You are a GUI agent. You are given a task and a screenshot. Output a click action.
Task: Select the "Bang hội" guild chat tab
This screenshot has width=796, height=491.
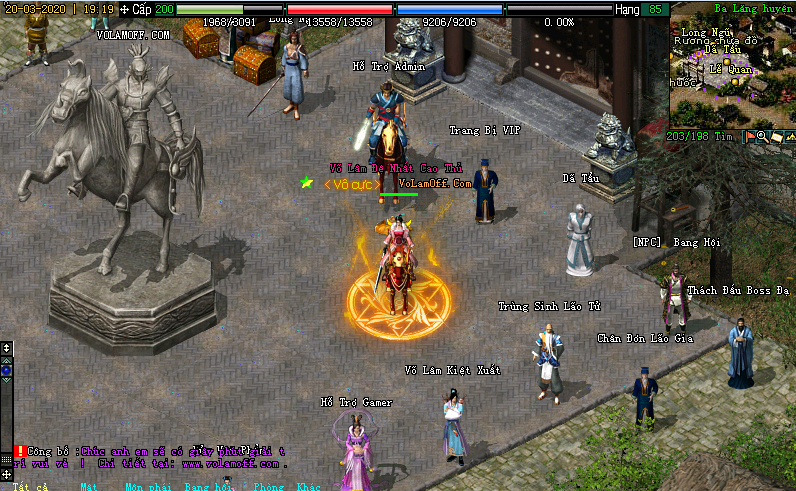coord(208,486)
